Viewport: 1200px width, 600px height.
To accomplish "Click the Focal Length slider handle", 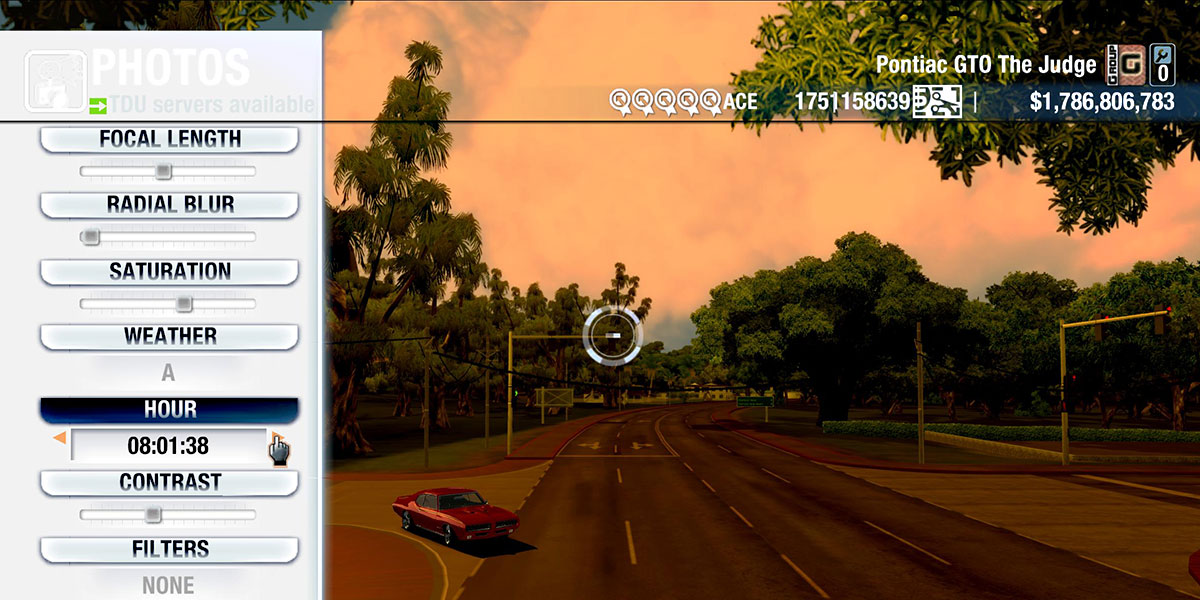I will click(x=164, y=171).
